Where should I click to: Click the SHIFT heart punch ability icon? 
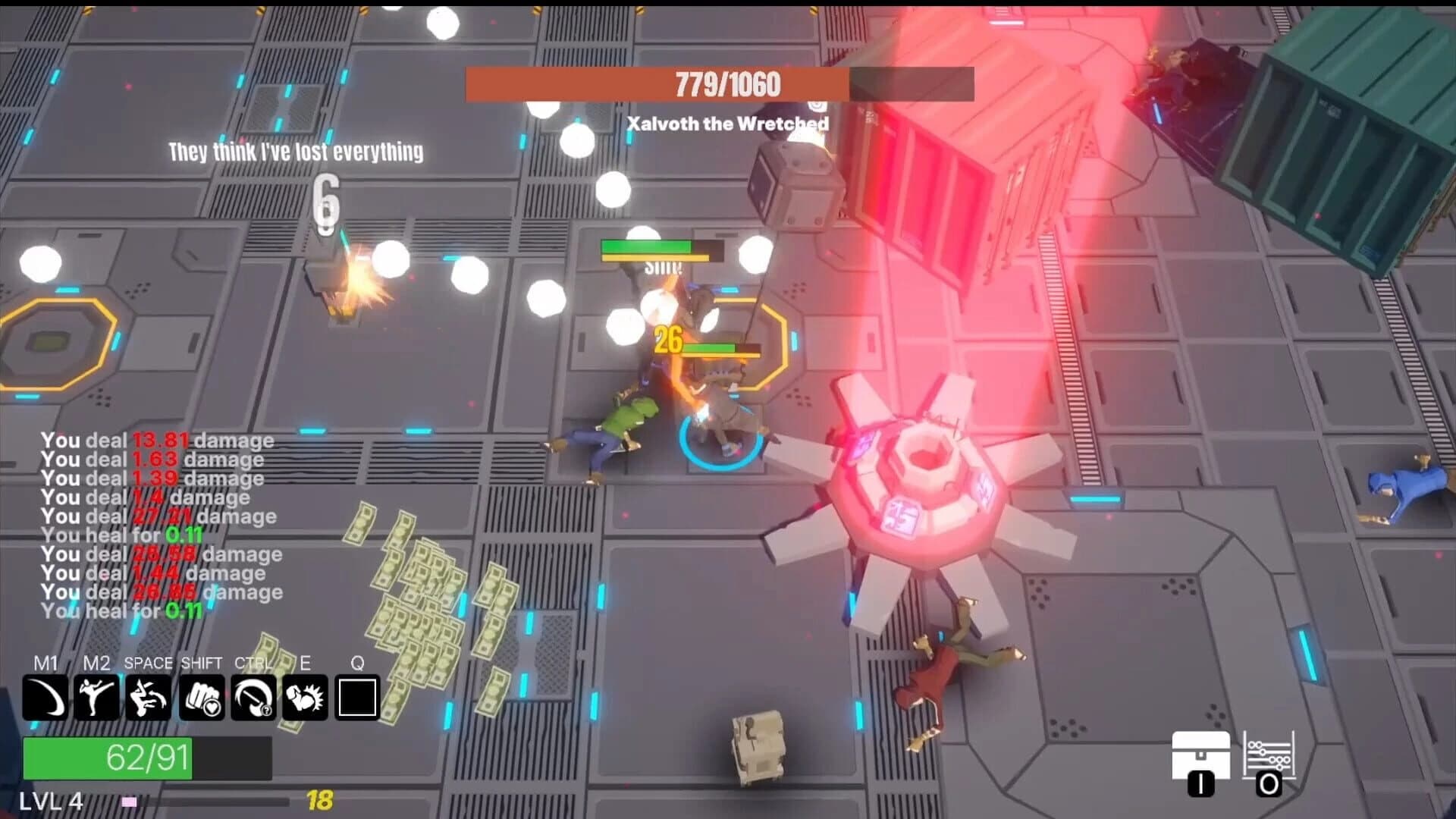199,697
